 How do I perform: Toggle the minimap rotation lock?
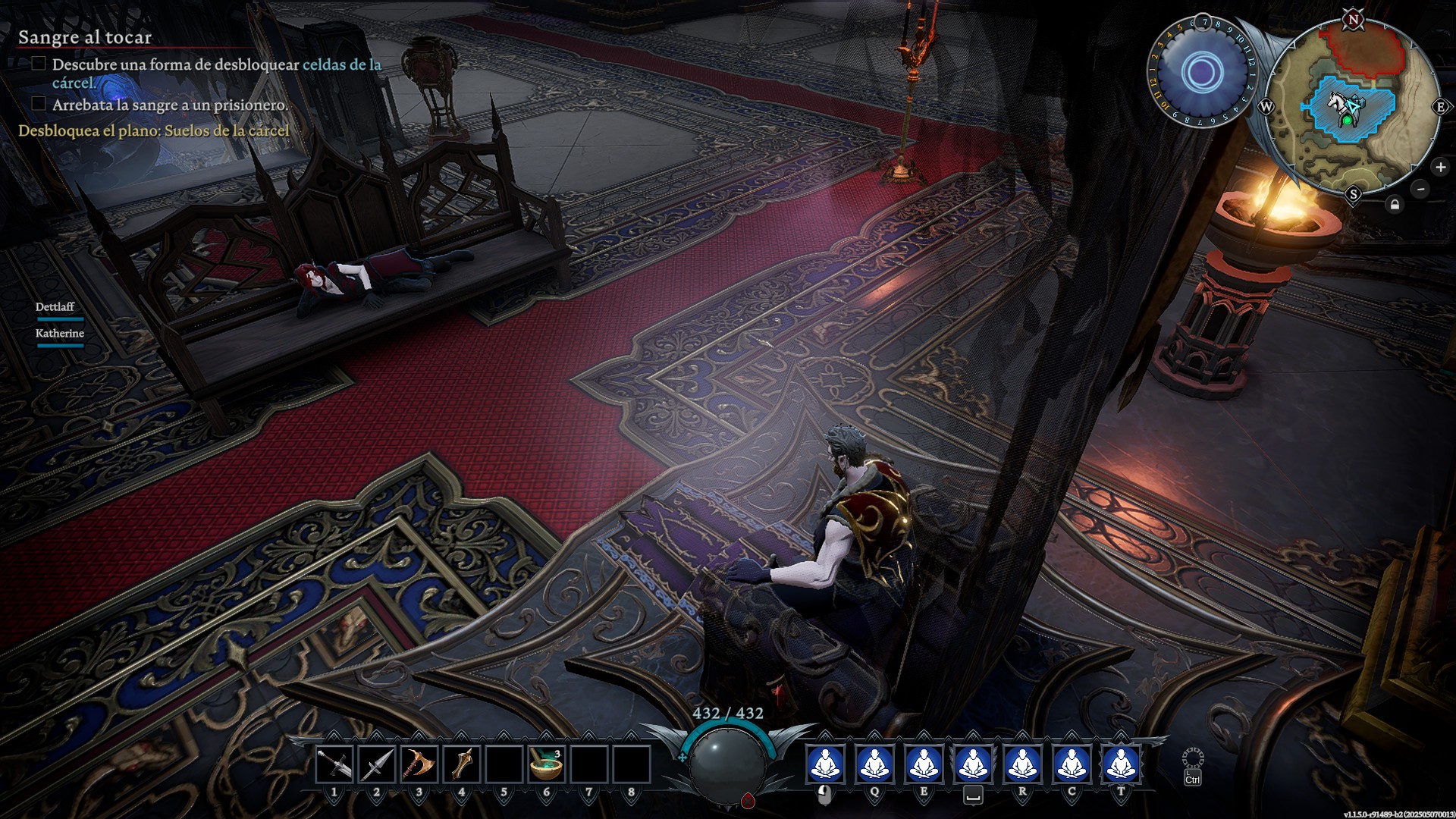click(1395, 205)
